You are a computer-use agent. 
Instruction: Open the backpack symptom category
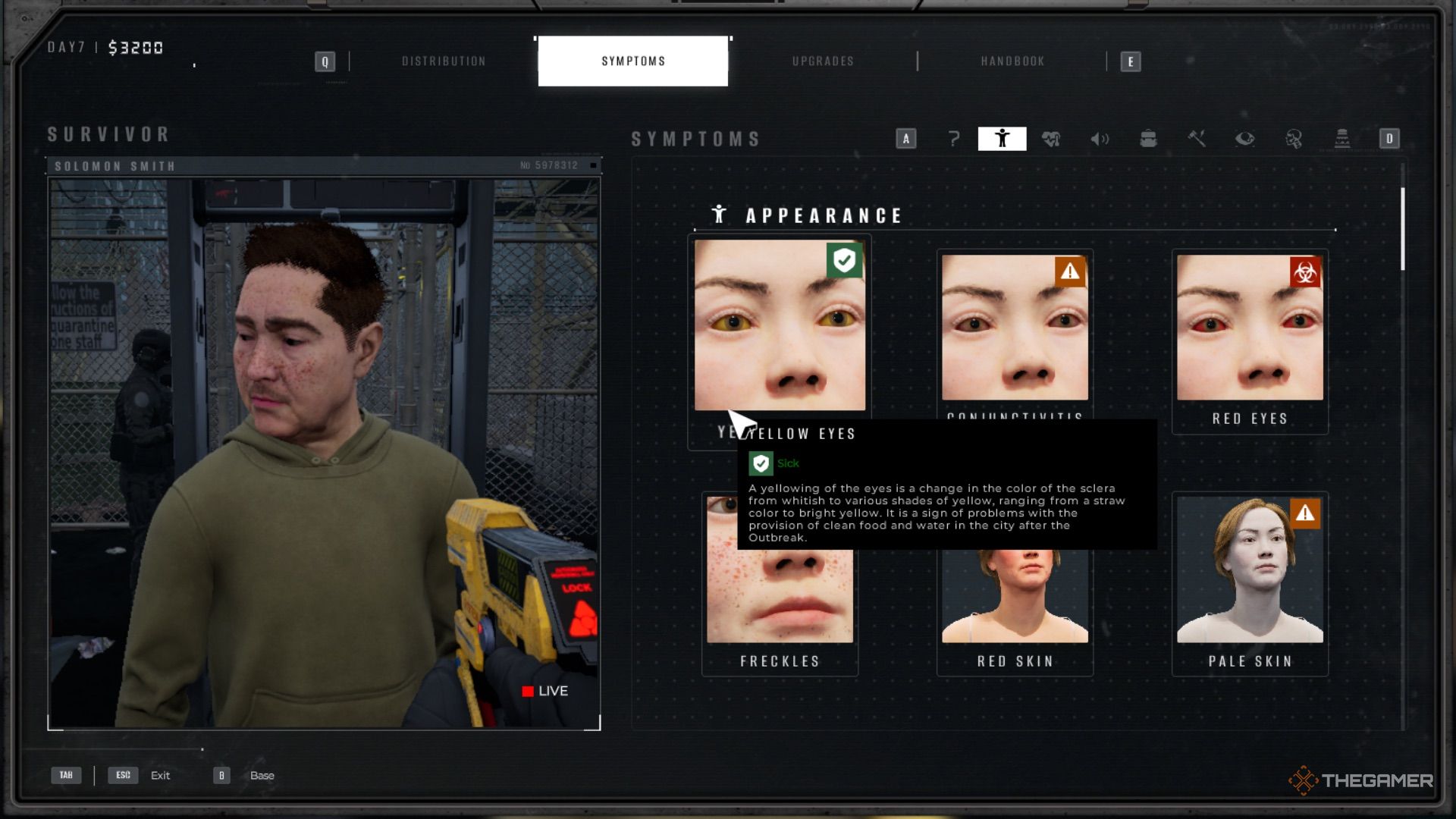1148,139
